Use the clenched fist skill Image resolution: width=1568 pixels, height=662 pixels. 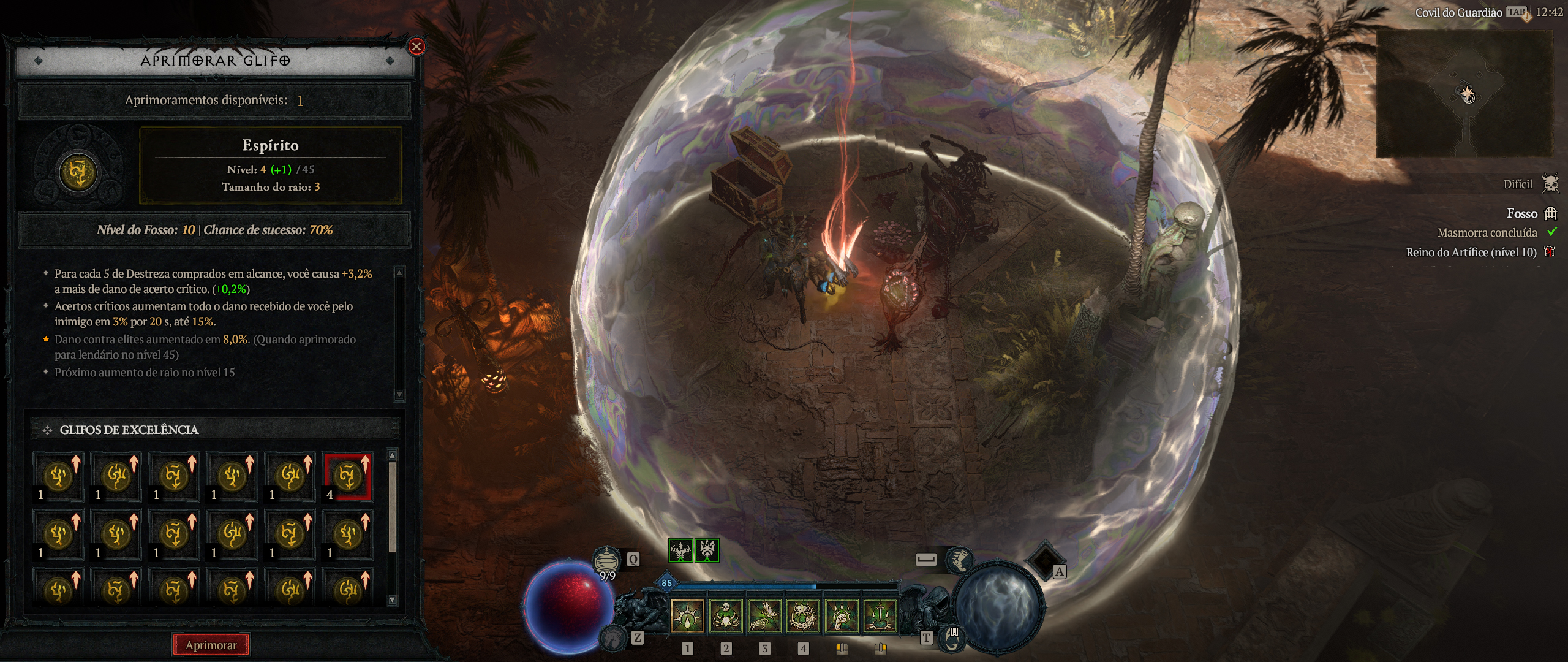click(842, 615)
